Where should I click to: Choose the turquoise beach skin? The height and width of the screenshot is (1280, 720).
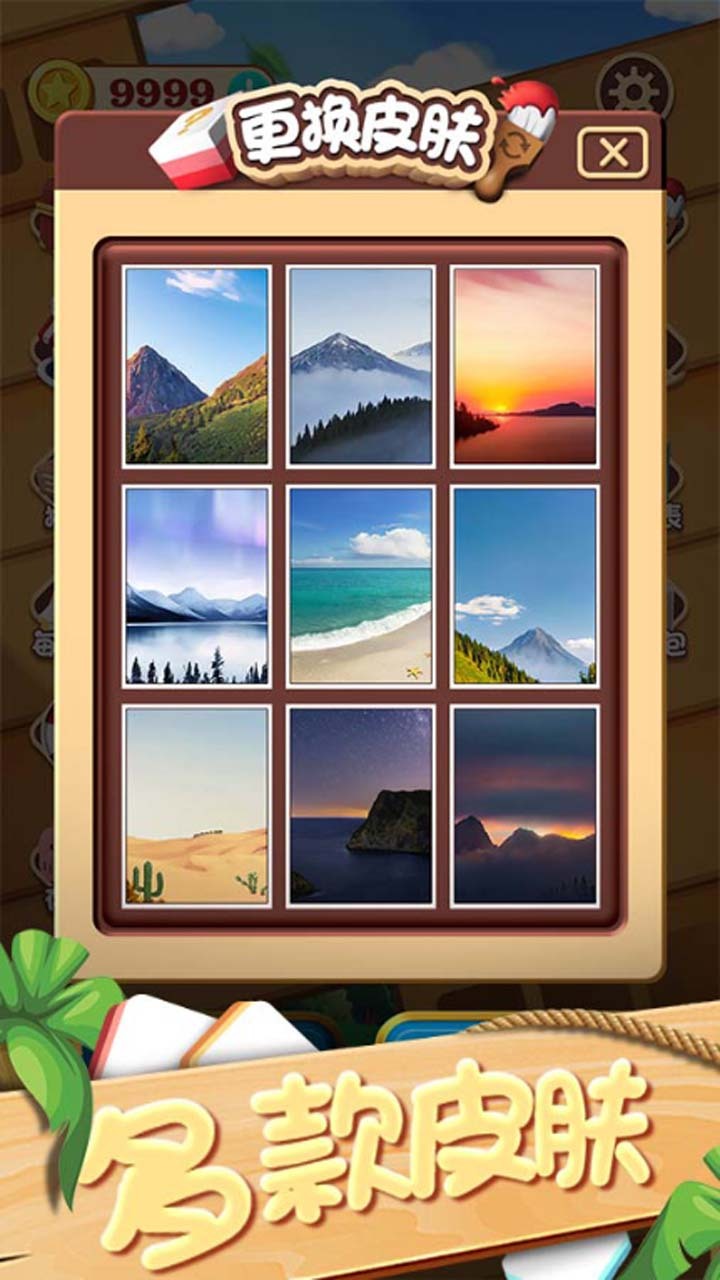(x=360, y=586)
